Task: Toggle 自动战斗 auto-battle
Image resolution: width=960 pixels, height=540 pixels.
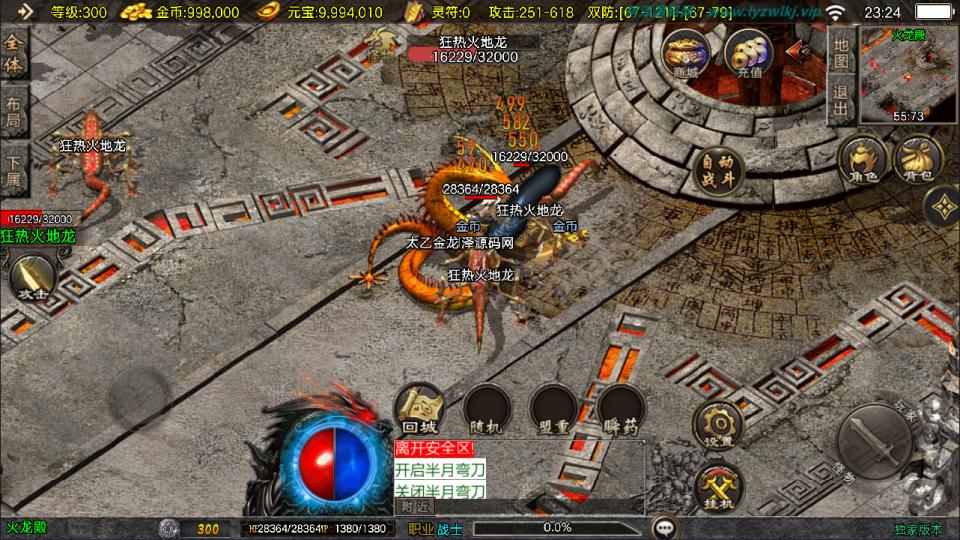Action: pyautogui.click(x=717, y=170)
